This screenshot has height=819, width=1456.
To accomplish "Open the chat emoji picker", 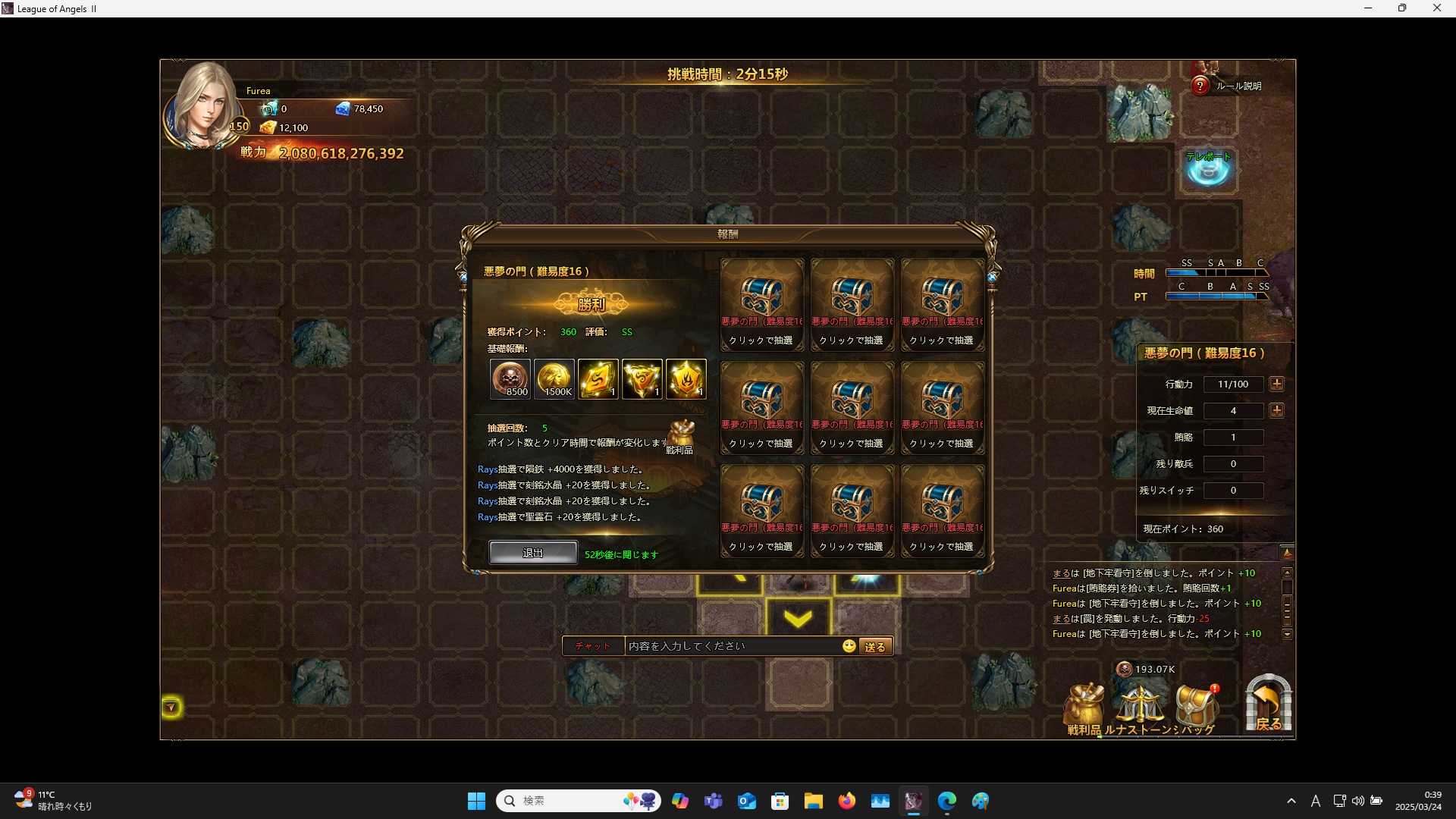I will pyautogui.click(x=849, y=646).
